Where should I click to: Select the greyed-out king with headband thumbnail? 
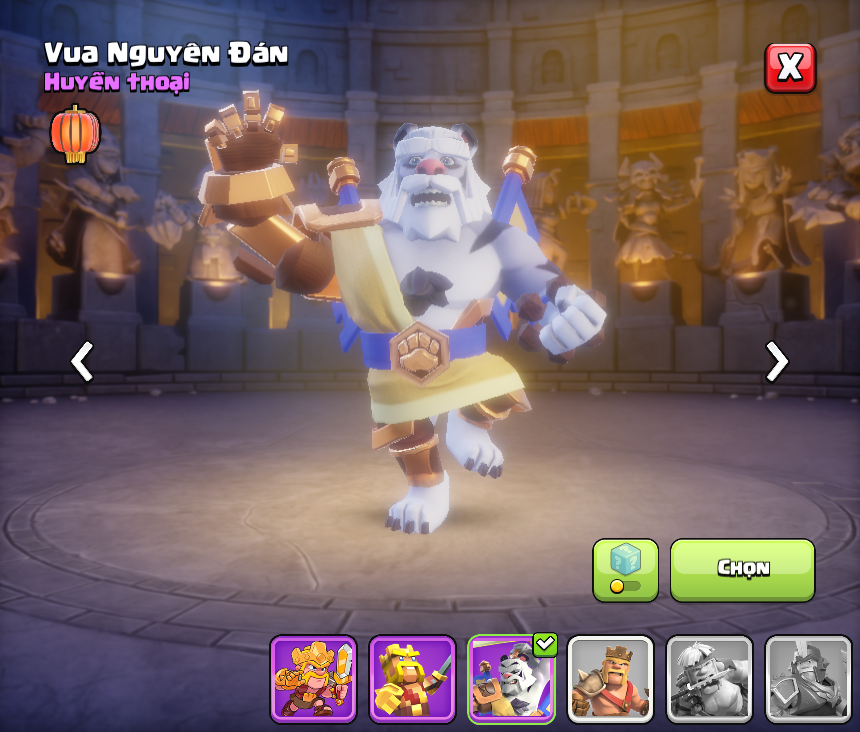(x=709, y=678)
